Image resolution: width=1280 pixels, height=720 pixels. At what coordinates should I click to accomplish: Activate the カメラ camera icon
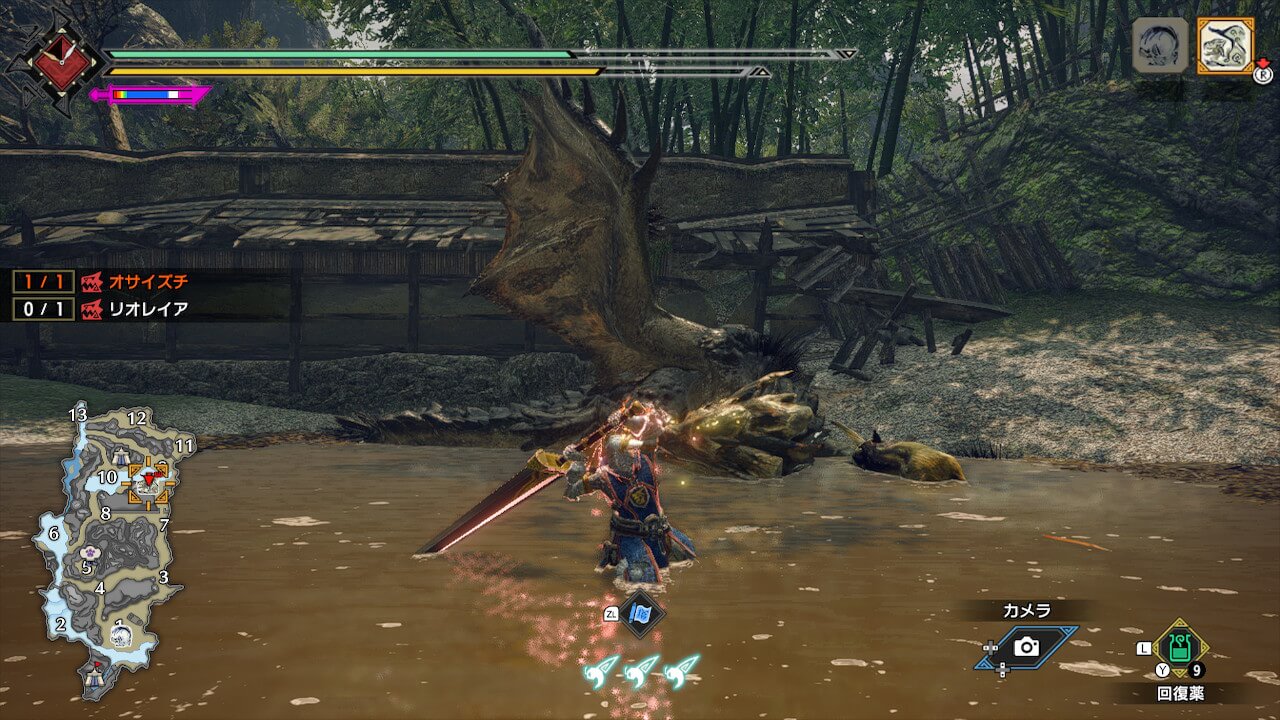click(1026, 647)
